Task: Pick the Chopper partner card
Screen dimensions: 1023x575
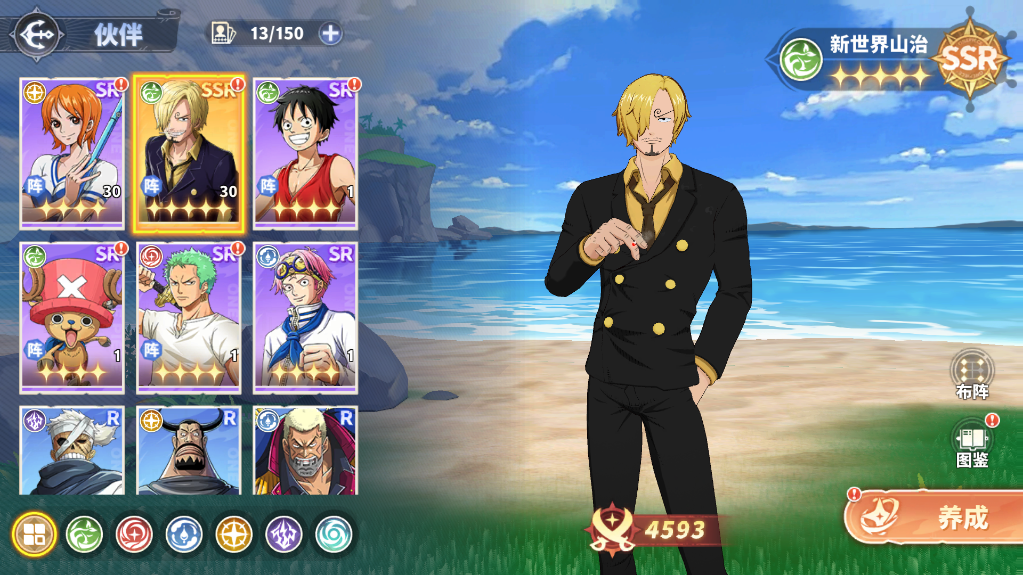Action: [x=72, y=315]
